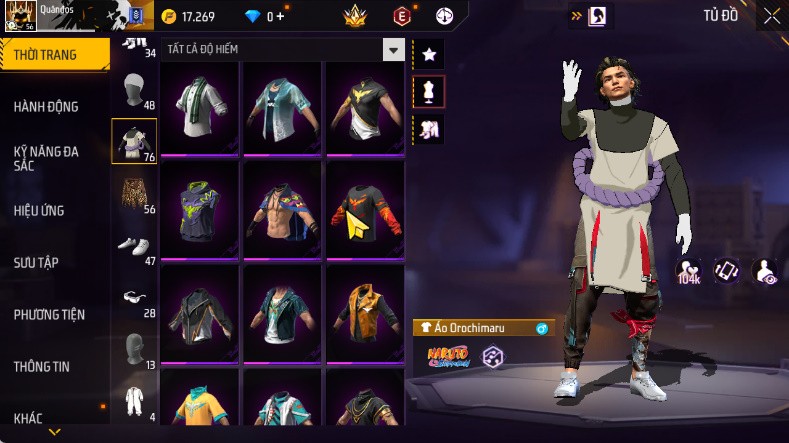The height and width of the screenshot is (443, 789).
Task: Click the heart likes icon showing 104k
Action: click(689, 270)
